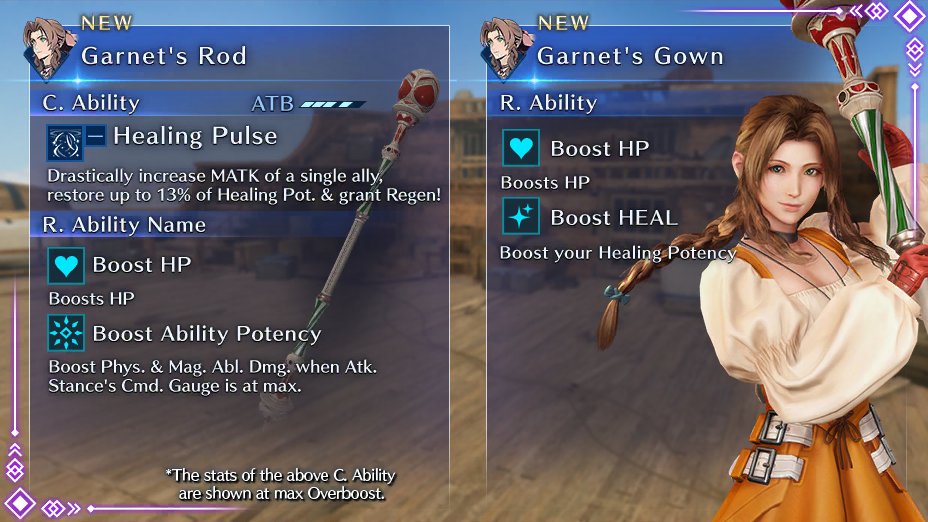Viewport: 928px width, 522px height.
Task: Choose the Boost HEAL sparkle icon
Action: coord(521,216)
